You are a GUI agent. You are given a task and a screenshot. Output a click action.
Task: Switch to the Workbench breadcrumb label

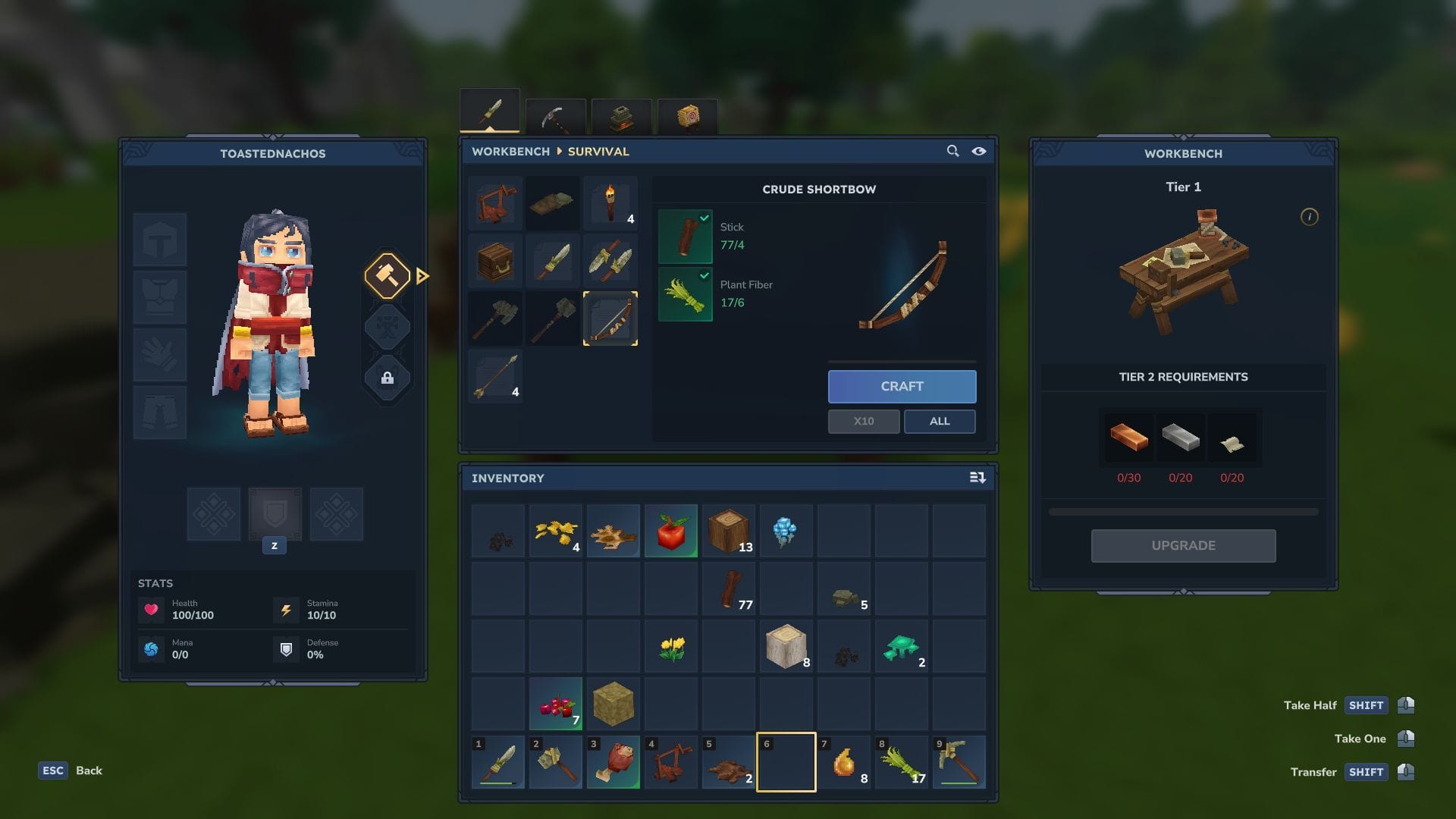pos(510,152)
